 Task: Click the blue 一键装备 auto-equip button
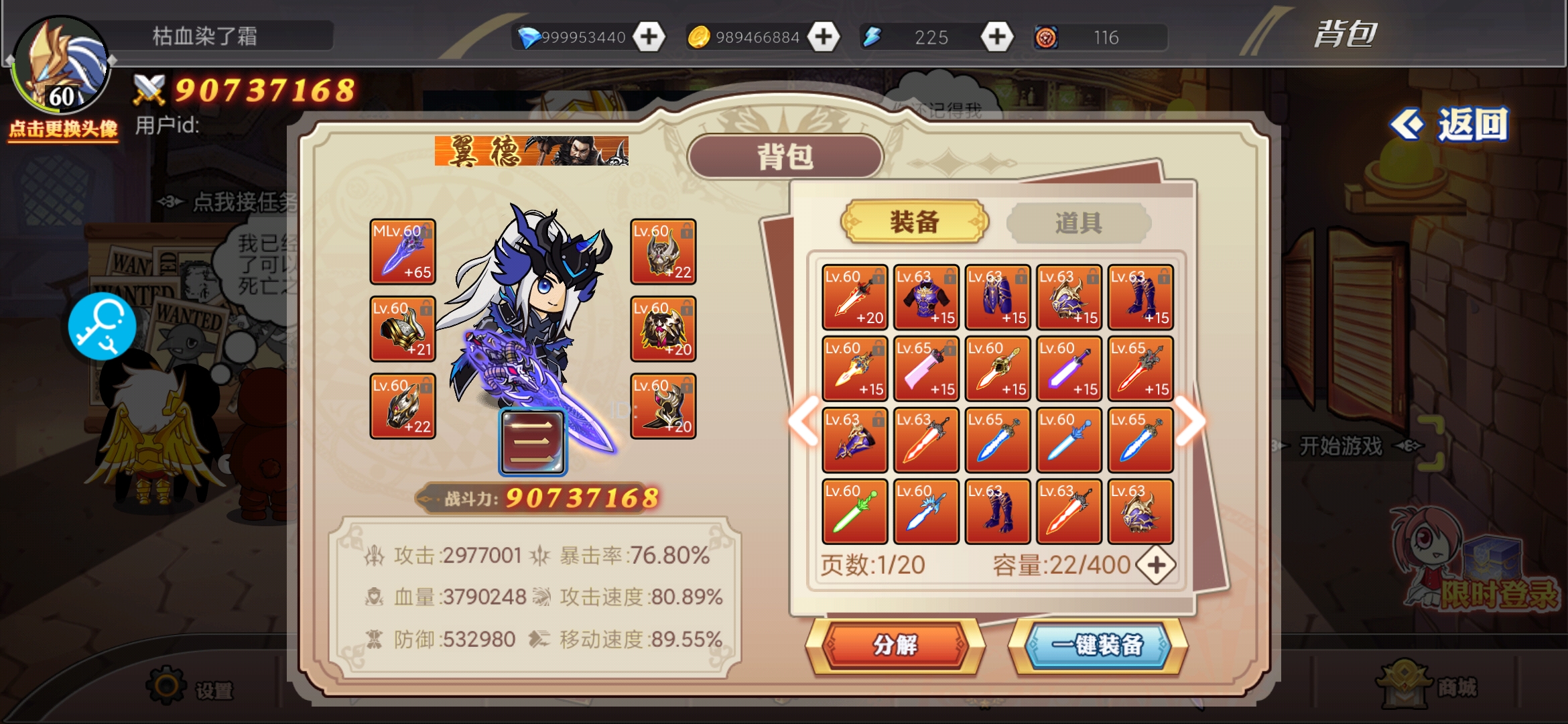pos(1098,645)
